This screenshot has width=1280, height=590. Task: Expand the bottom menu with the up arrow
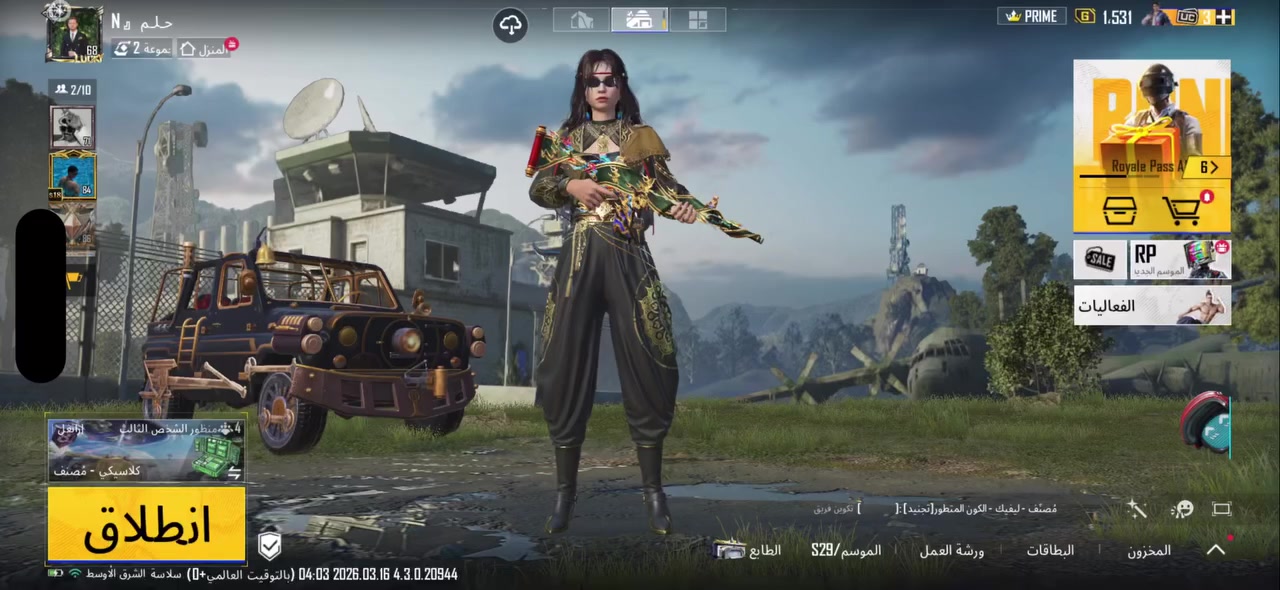click(1216, 549)
